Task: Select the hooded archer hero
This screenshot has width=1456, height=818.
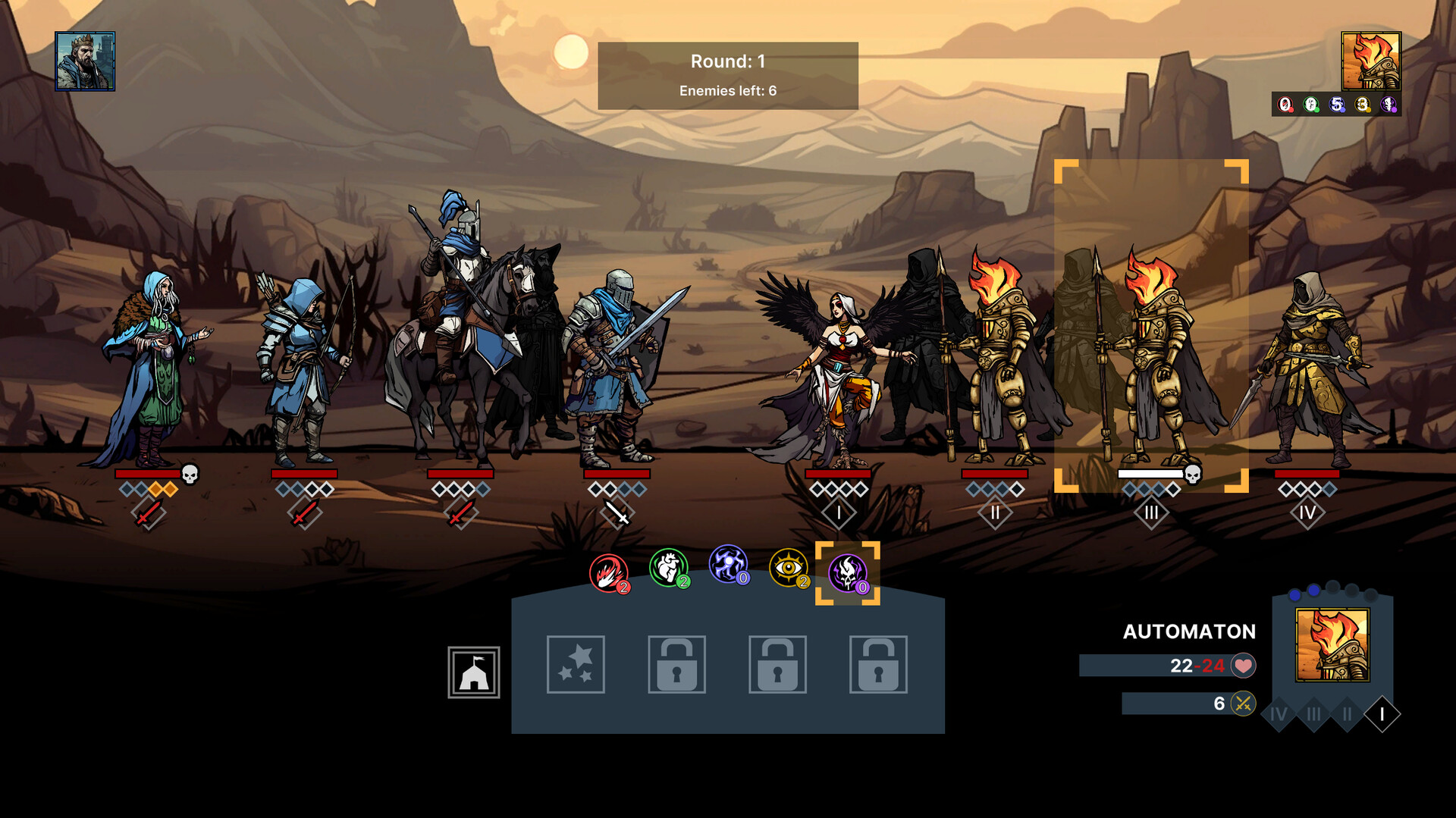Action: [303, 371]
